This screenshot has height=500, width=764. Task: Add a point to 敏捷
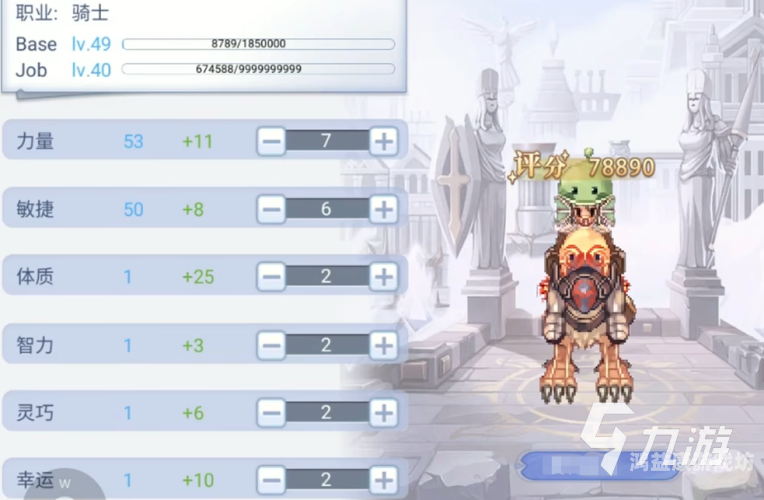click(383, 209)
